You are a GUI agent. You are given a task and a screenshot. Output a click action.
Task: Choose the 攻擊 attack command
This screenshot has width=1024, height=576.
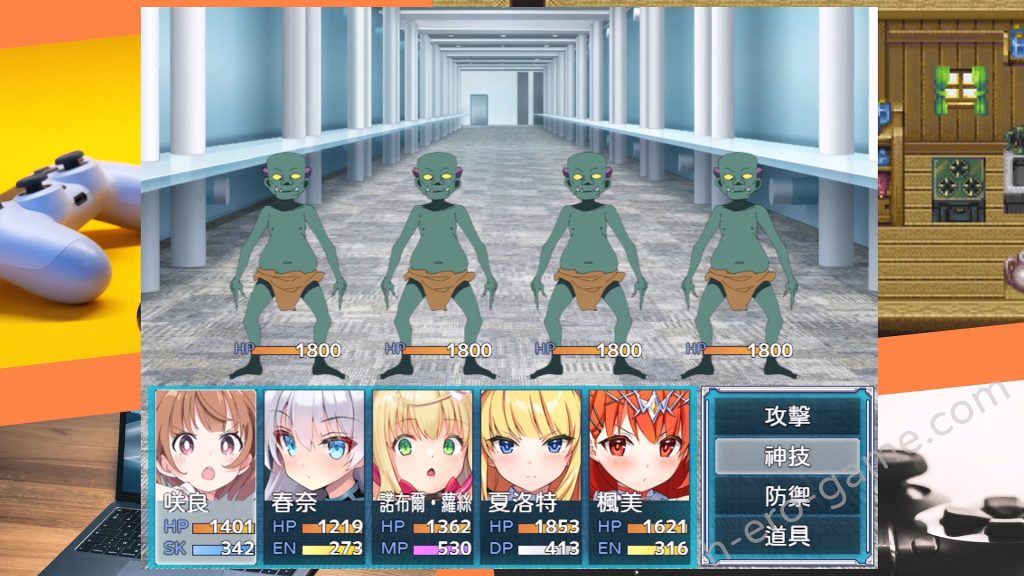point(786,416)
